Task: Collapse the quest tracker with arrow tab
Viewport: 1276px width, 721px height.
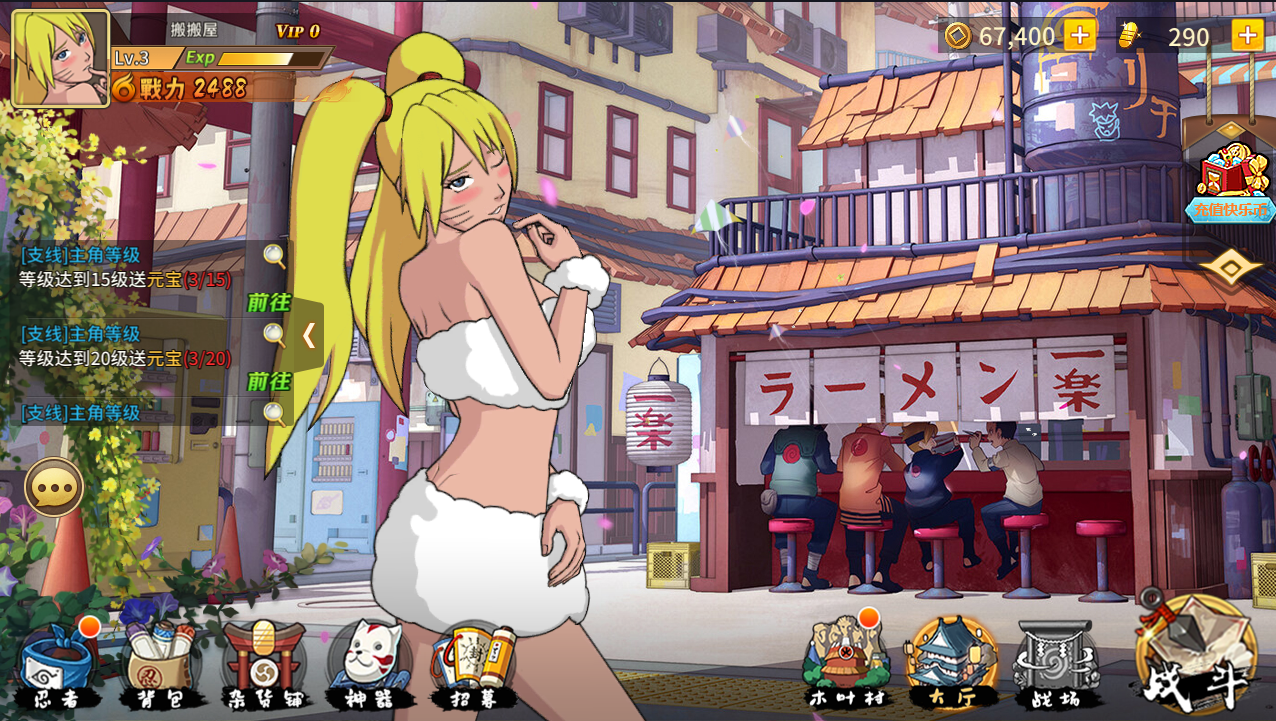Action: tap(308, 335)
